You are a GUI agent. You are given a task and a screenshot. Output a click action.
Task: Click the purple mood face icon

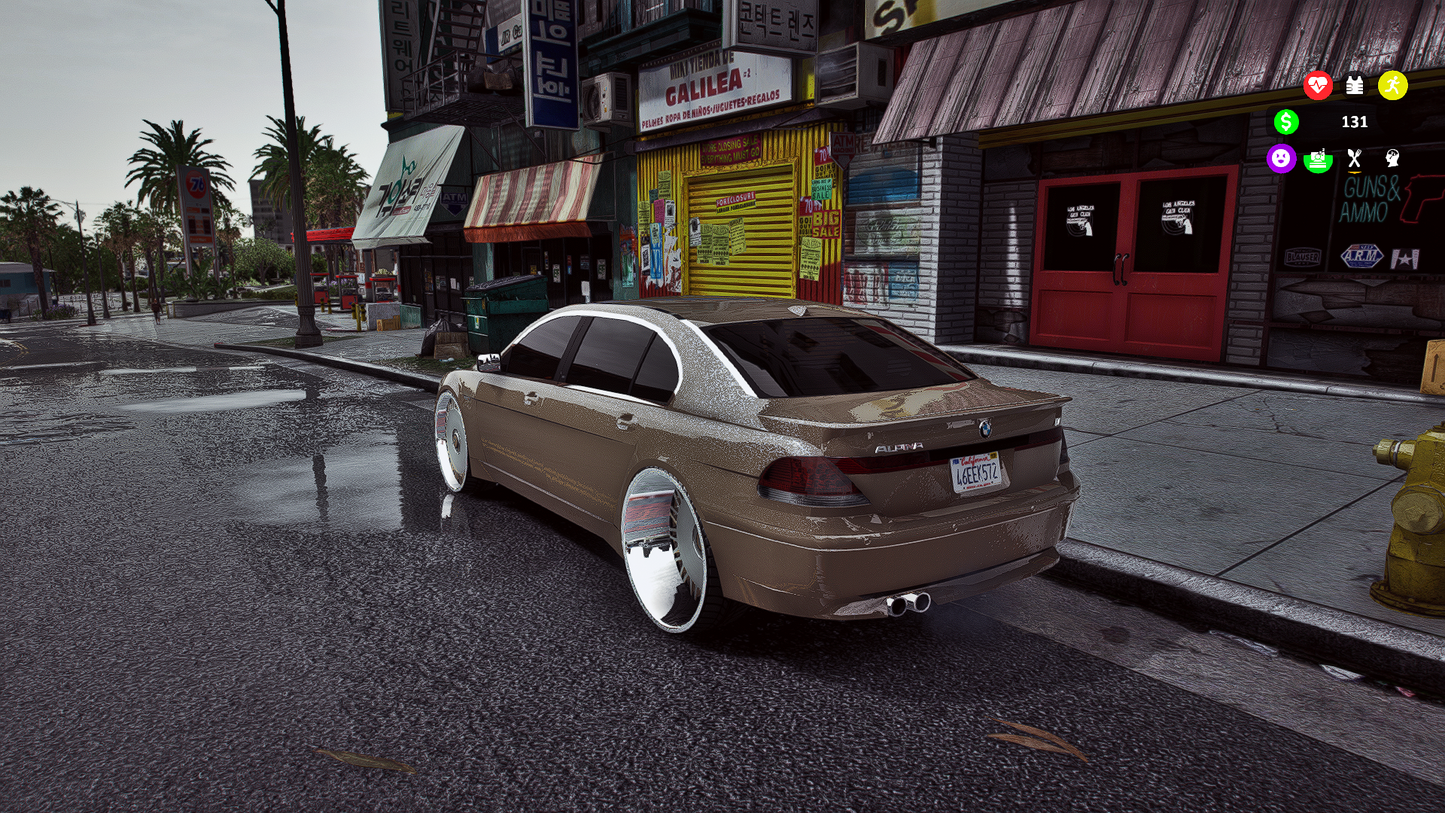coord(1281,159)
